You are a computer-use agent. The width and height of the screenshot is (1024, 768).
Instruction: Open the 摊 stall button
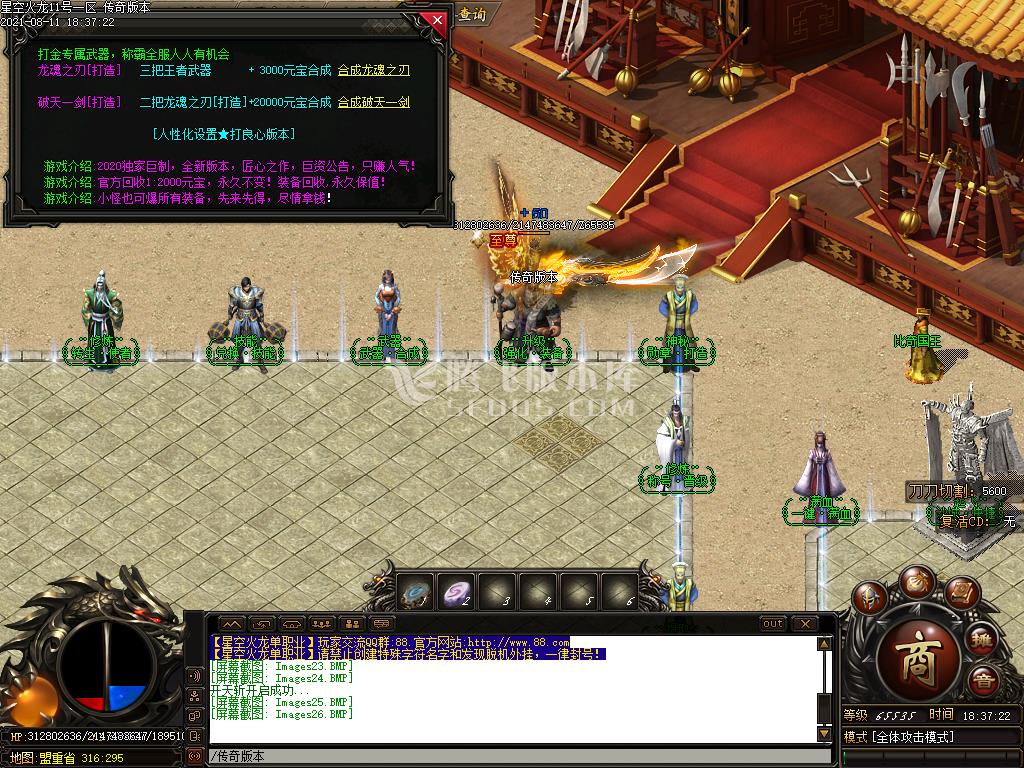click(x=983, y=639)
